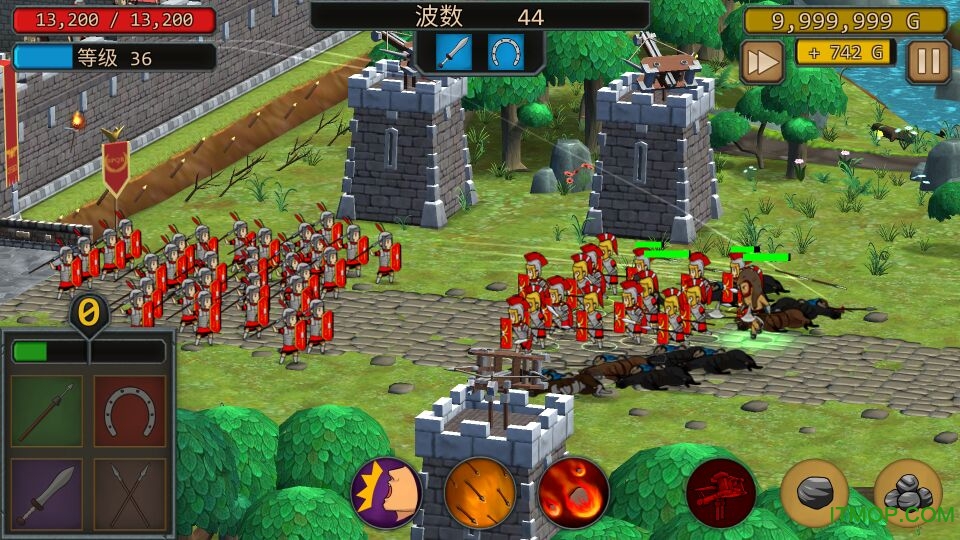Viewport: 960px width, 540px height.
Task: Pause the game
Action: pos(928,62)
